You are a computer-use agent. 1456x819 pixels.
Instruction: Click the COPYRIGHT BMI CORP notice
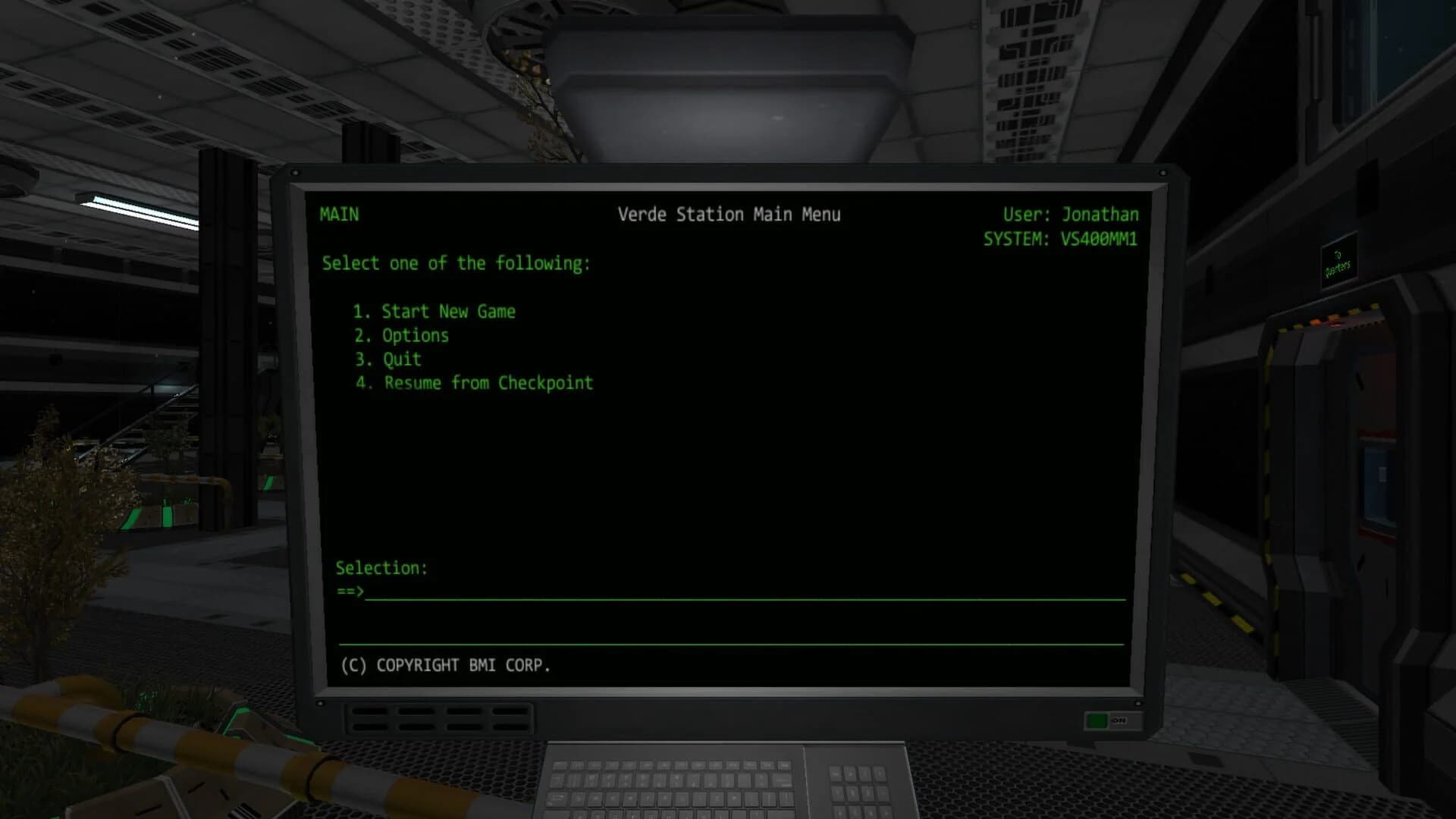[x=446, y=666]
